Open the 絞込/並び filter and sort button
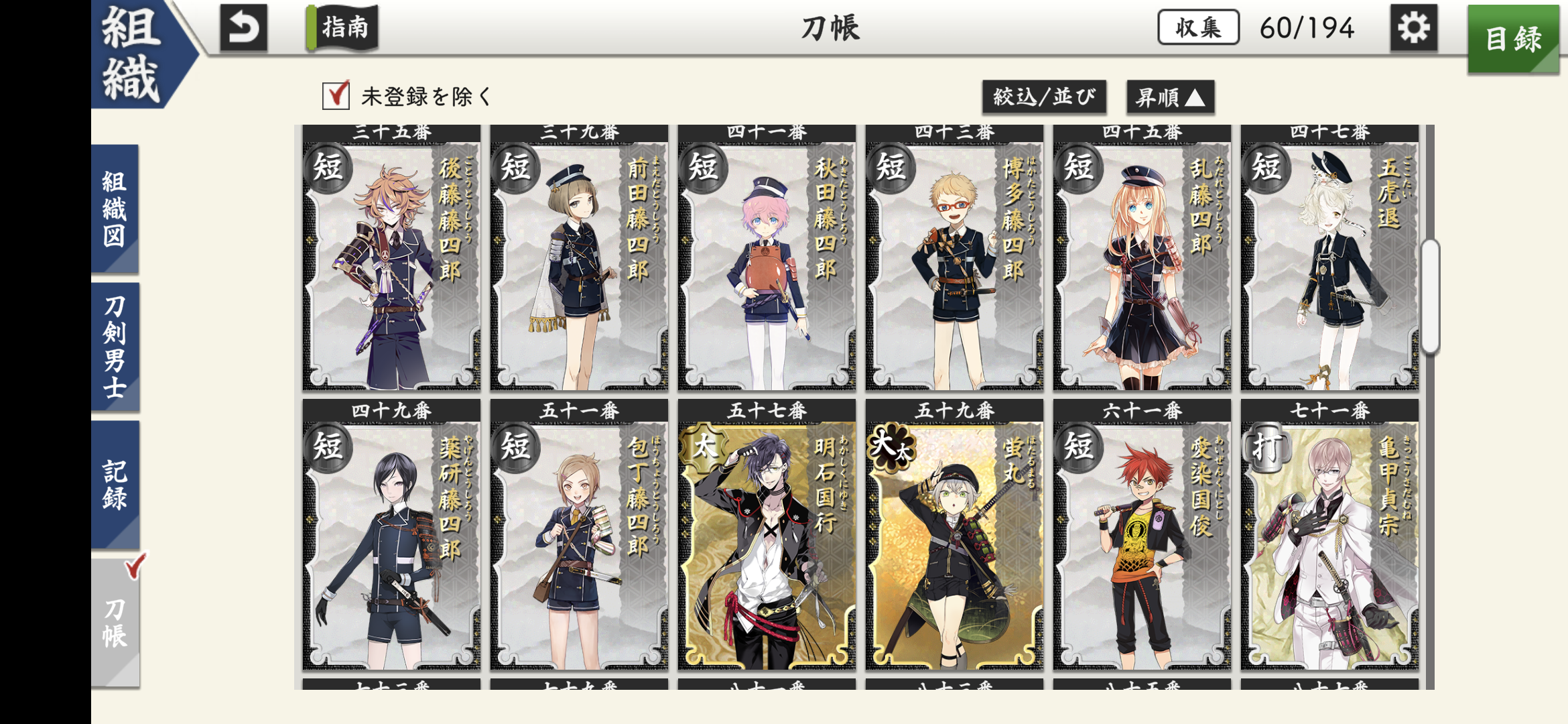This screenshot has height=724, width=1568. coord(1043,97)
